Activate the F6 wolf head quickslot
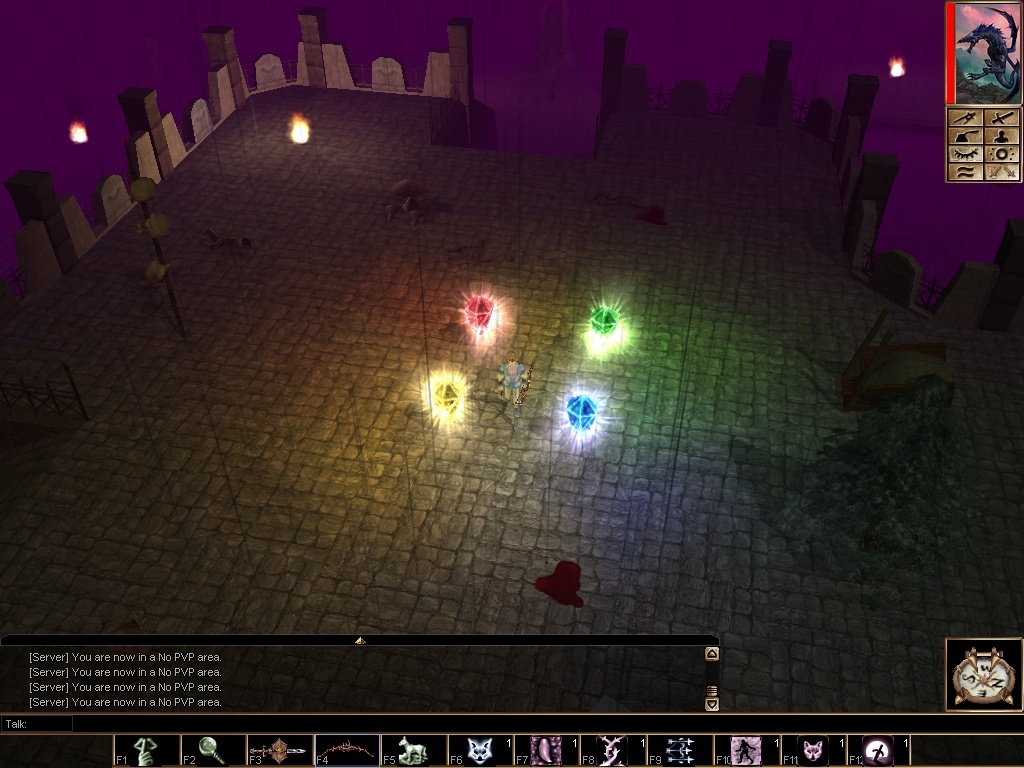The image size is (1024, 768). coord(481,750)
